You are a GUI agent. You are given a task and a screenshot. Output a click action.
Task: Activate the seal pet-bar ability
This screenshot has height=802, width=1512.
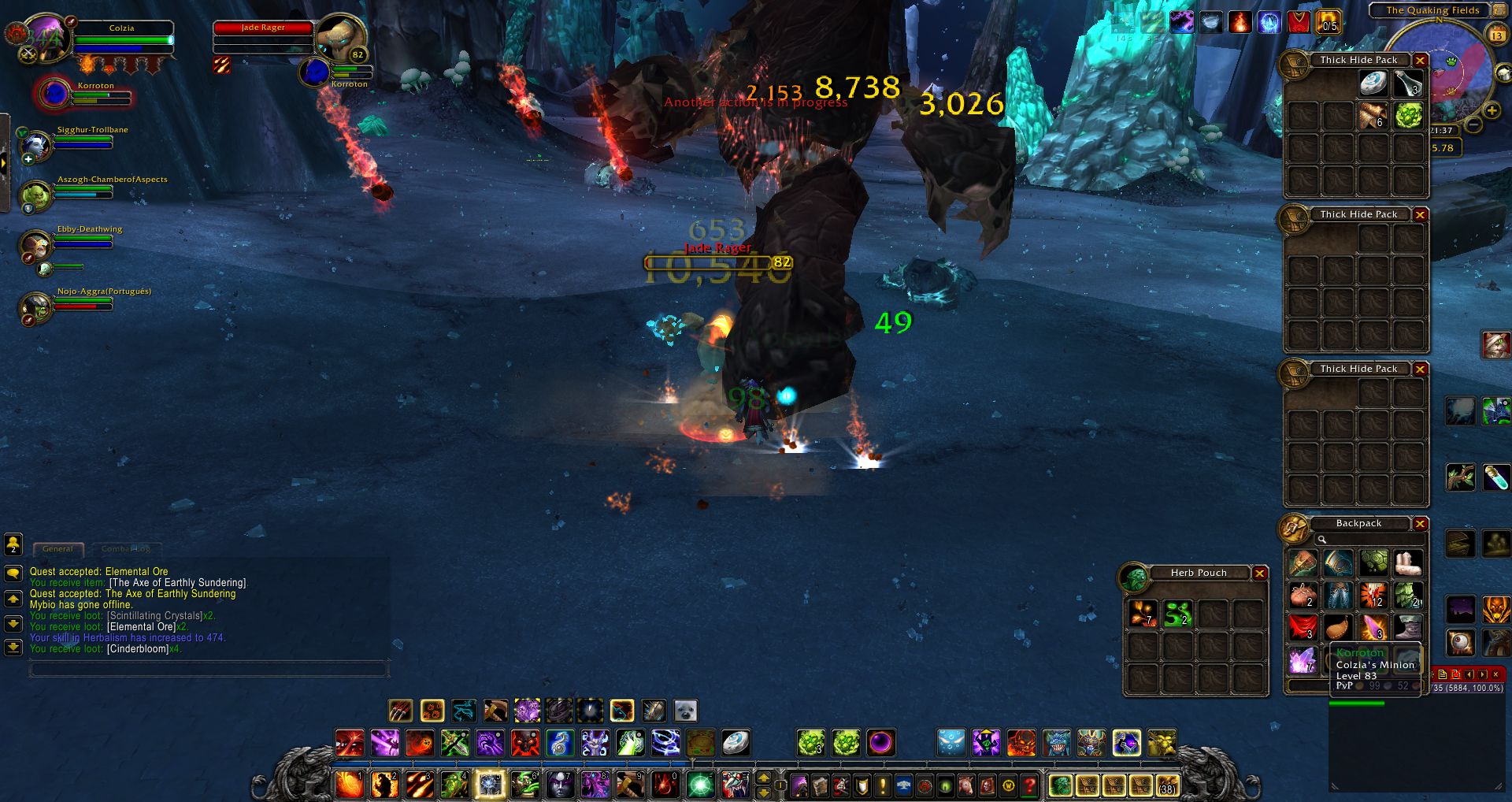tap(685, 711)
